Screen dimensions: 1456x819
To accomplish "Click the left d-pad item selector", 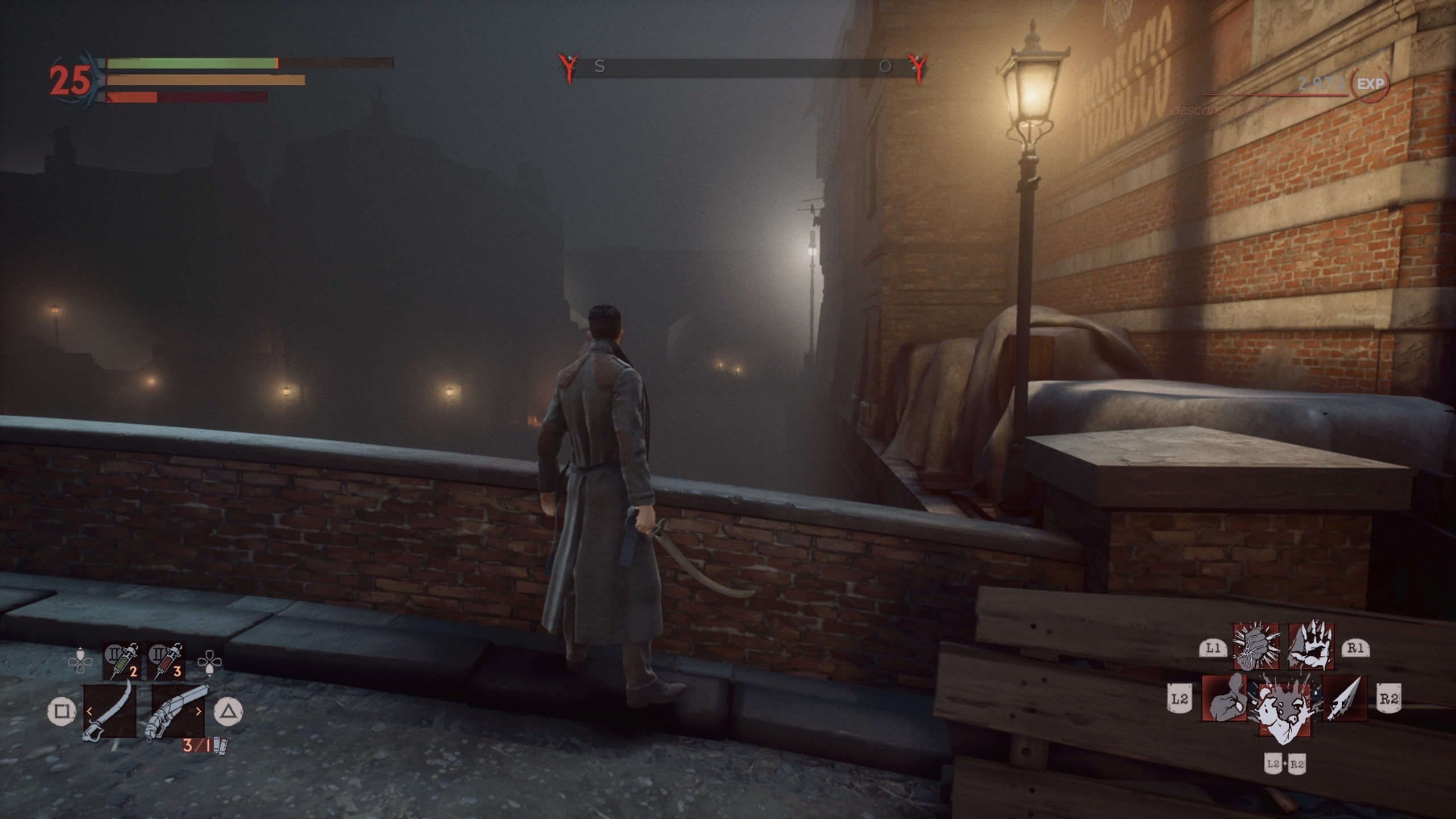I will (x=81, y=661).
